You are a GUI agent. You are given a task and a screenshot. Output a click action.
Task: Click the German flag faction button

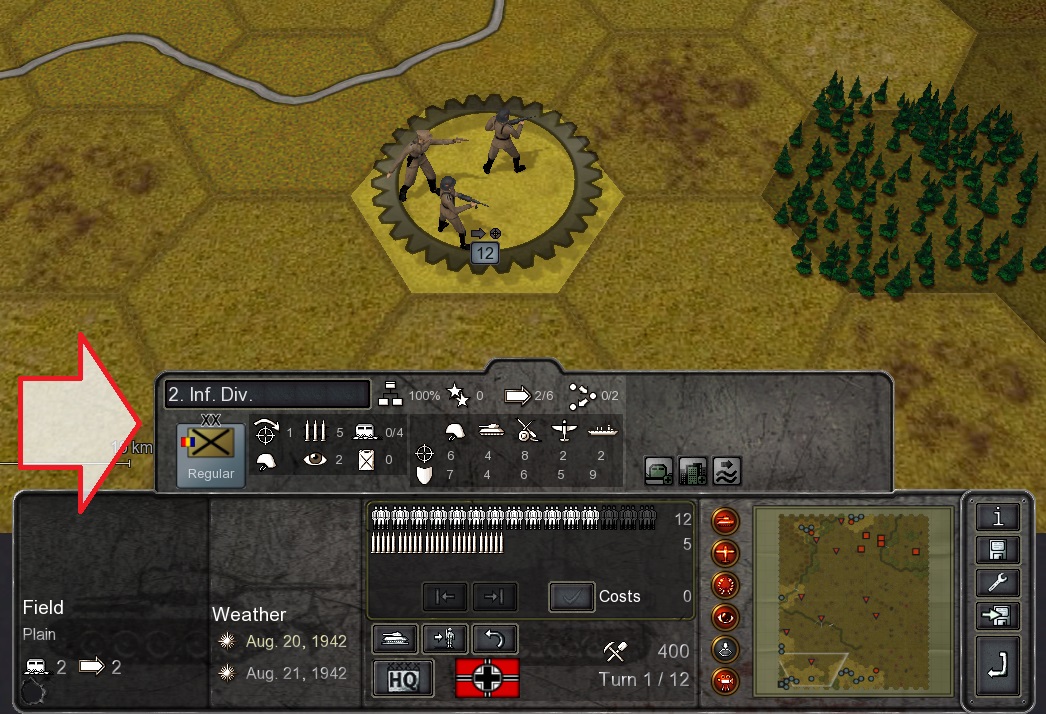(488, 677)
